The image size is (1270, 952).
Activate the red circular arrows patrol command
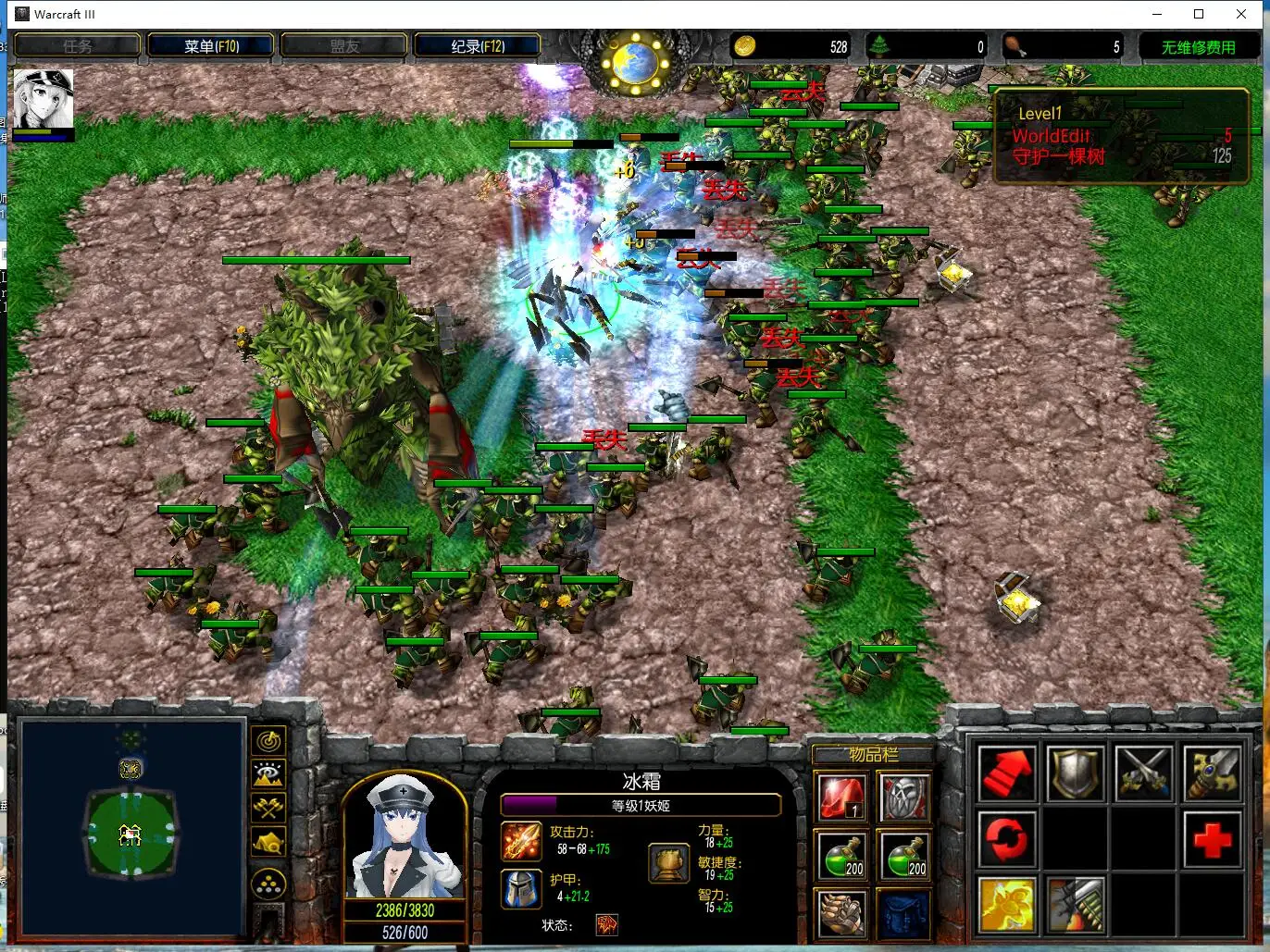[1007, 839]
